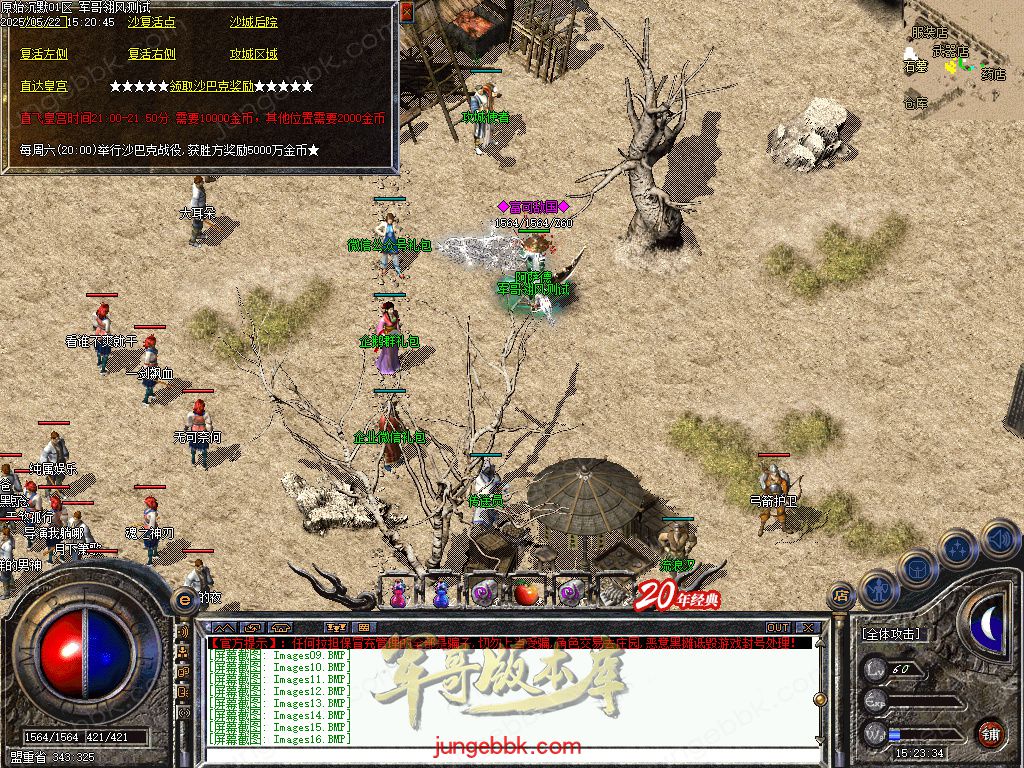This screenshot has height=768, width=1024.
Task: Switch the 全体攻击 attack mode
Action: point(891,634)
